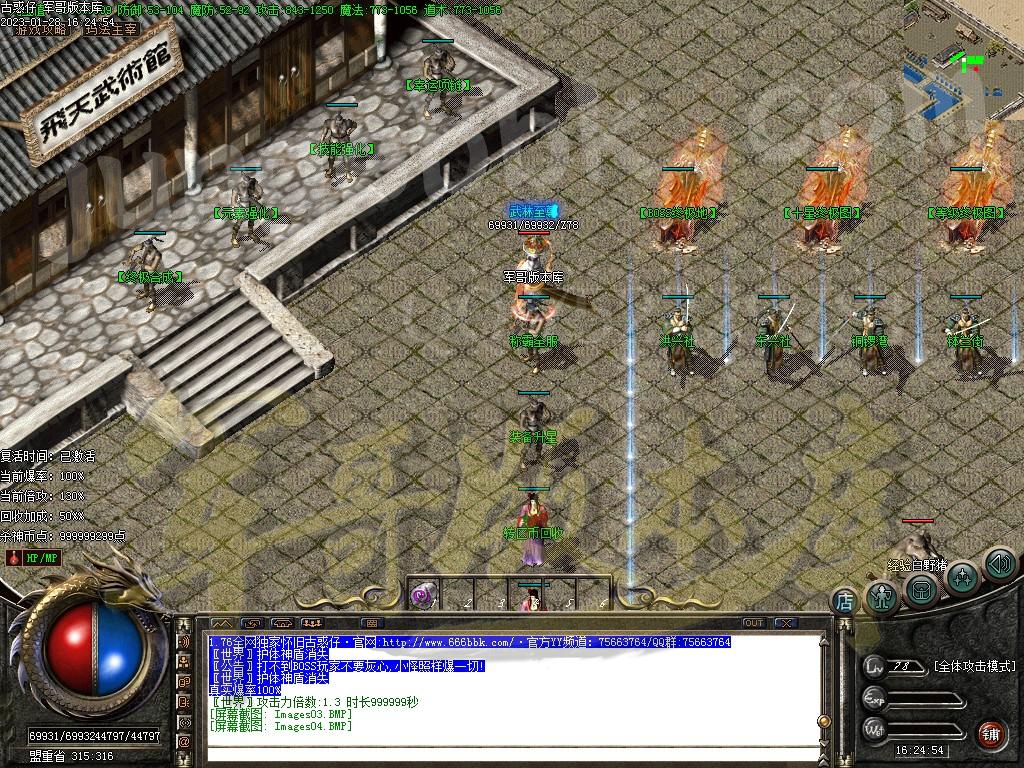The image size is (1024, 768).
Task: Open the character equipment icon
Action: (x=882, y=597)
